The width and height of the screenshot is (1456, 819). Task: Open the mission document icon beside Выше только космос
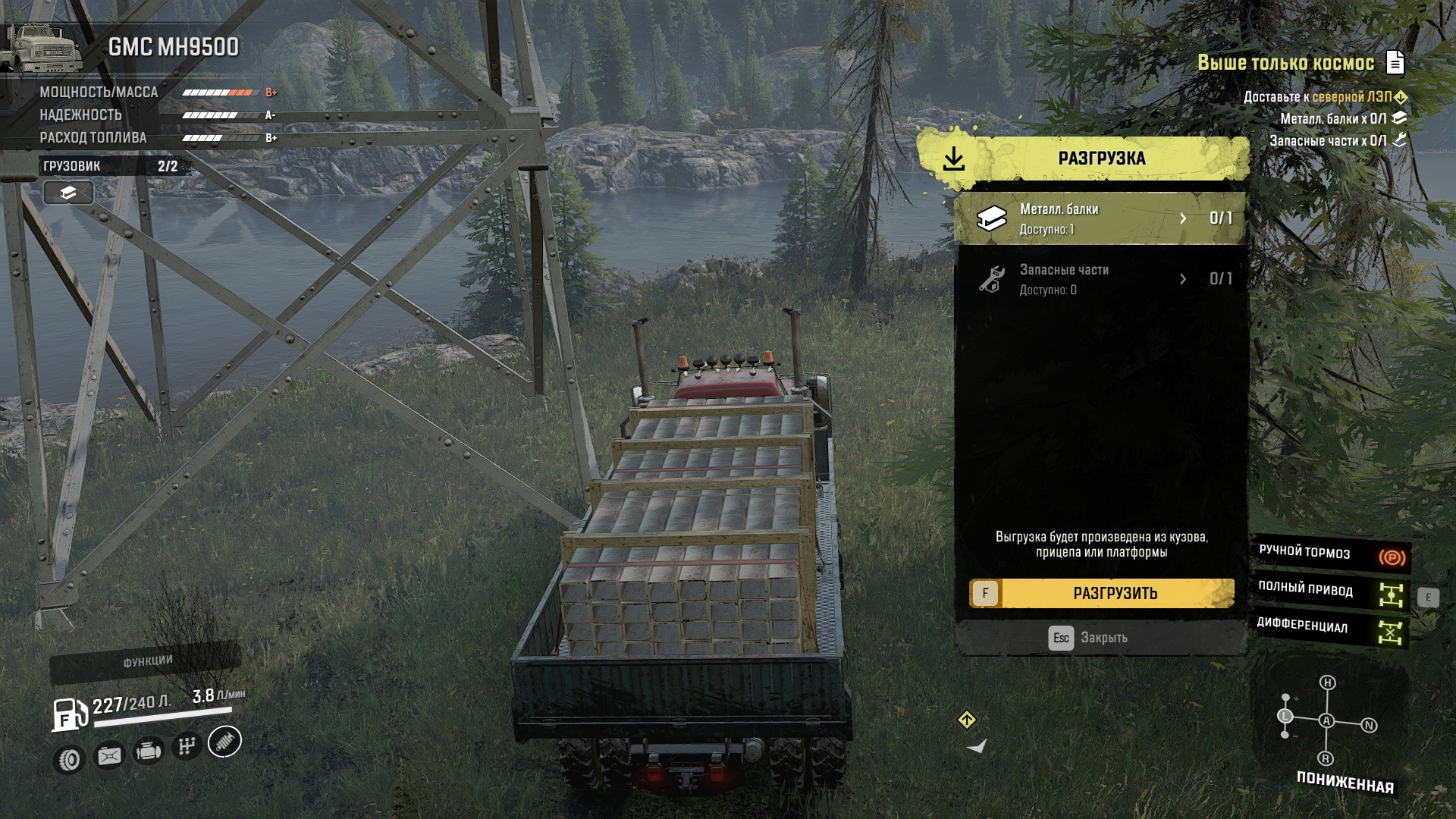(x=1395, y=62)
